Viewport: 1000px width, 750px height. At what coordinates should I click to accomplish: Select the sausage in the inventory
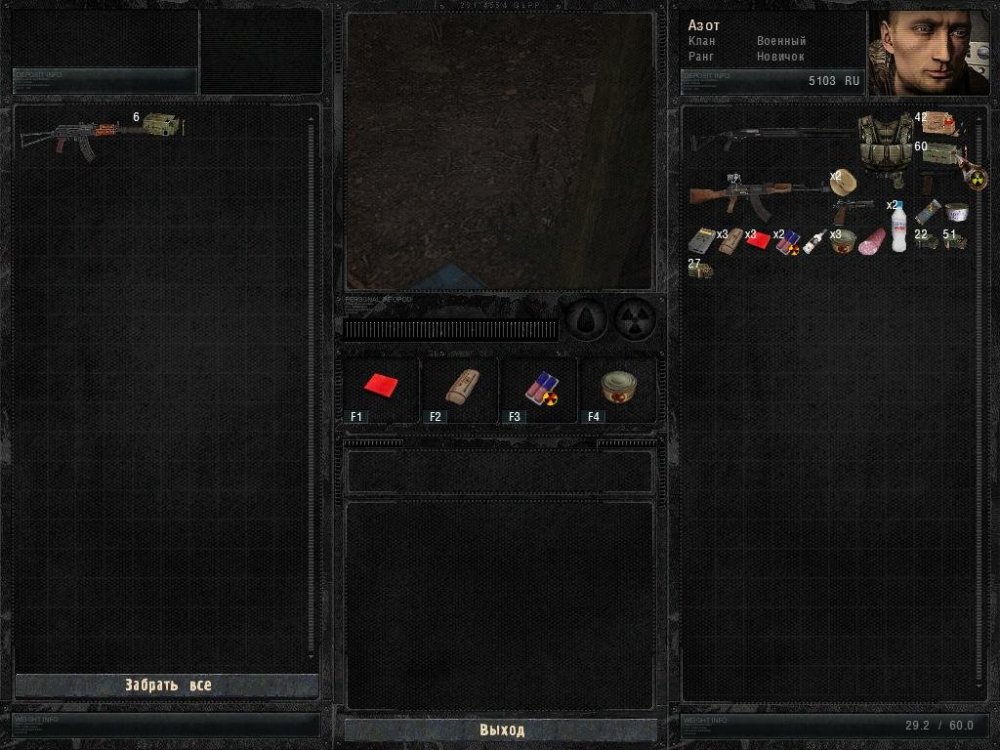pos(875,240)
